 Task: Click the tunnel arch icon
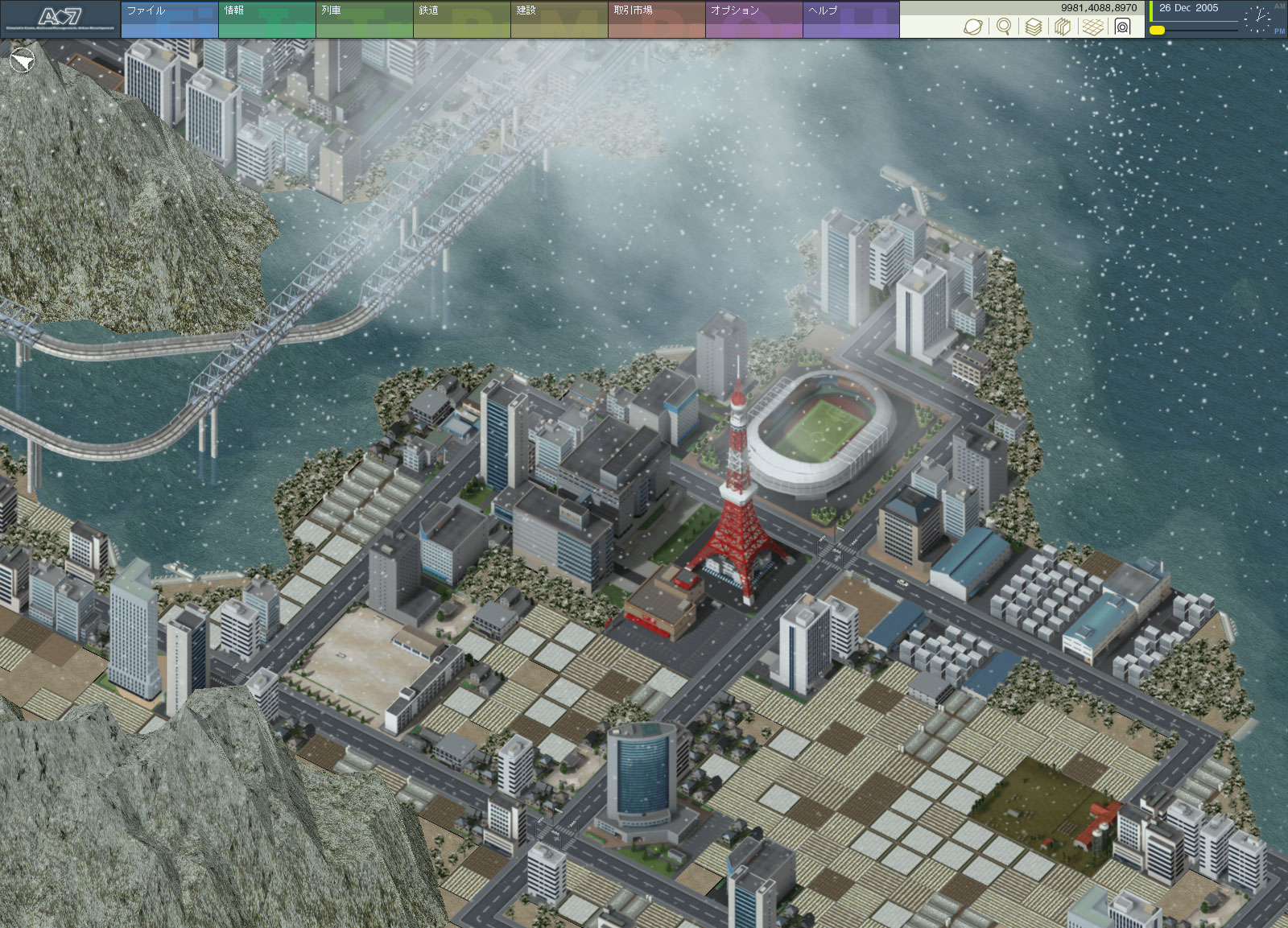coord(1123,27)
